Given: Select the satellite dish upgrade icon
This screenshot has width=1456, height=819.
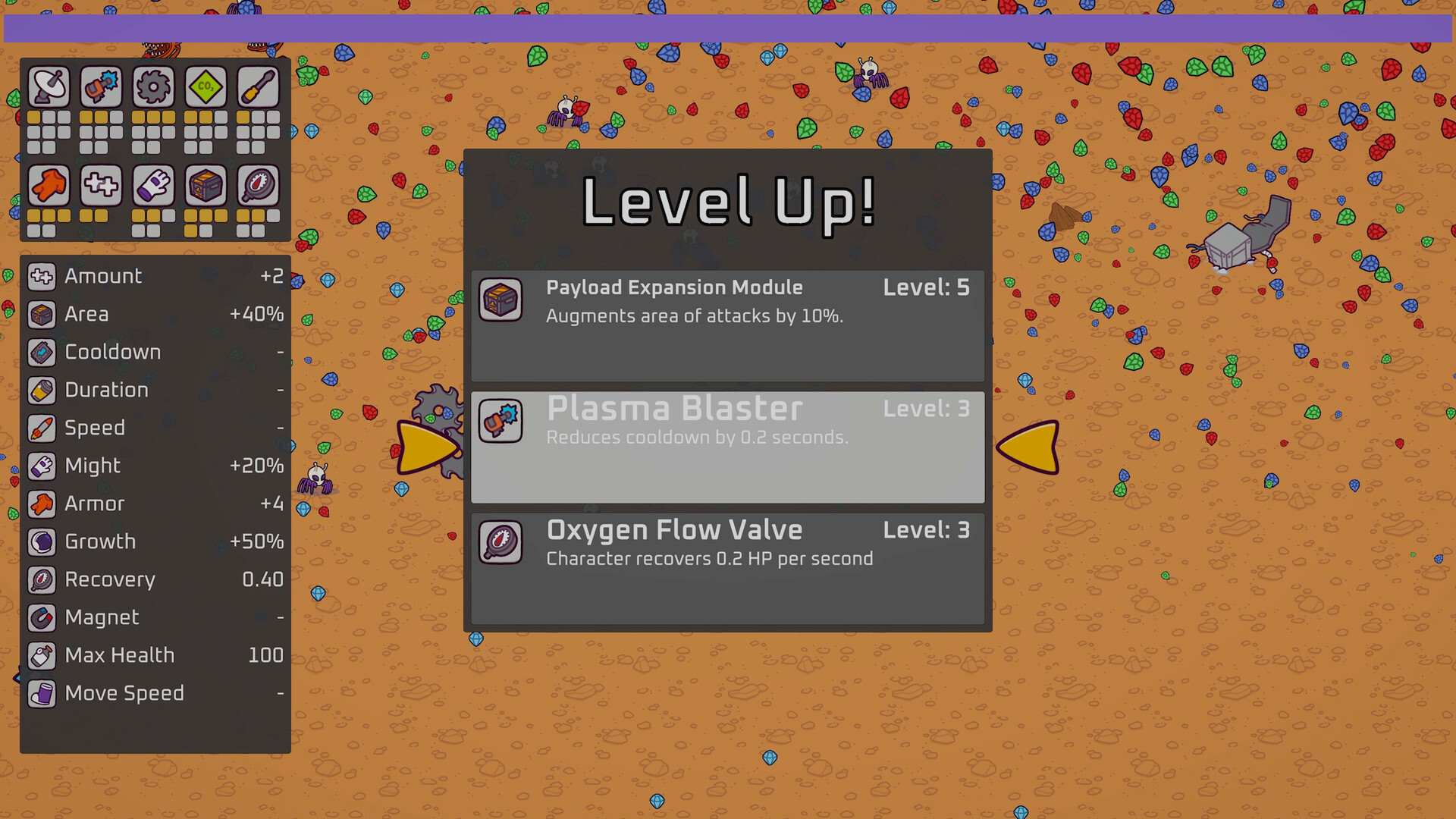Looking at the screenshot, I should 49,86.
